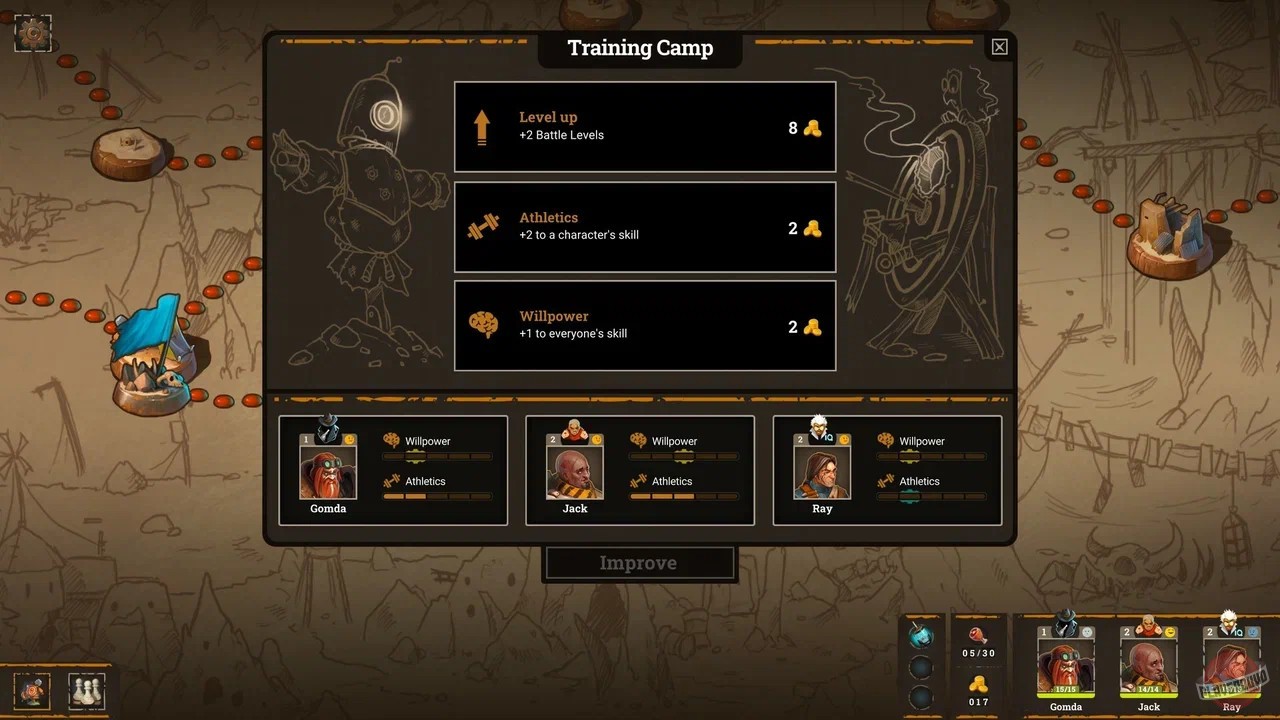The image size is (1280, 720).
Task: Select Ray's training card
Action: click(886, 470)
